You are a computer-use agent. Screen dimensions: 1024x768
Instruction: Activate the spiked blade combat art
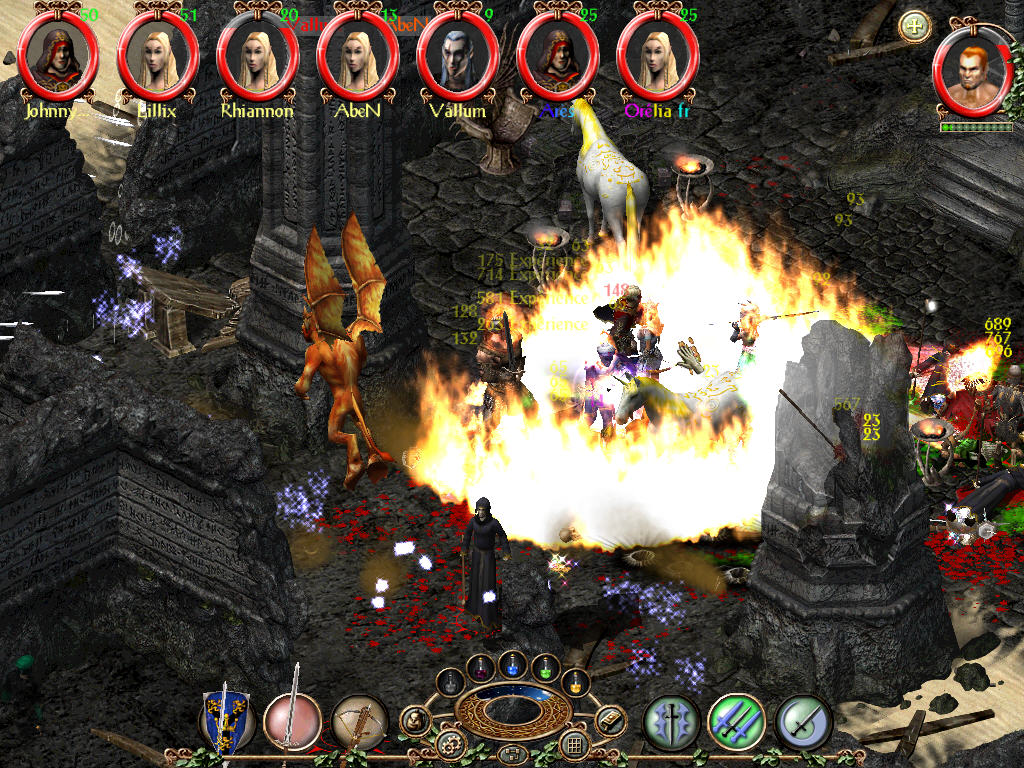670,720
